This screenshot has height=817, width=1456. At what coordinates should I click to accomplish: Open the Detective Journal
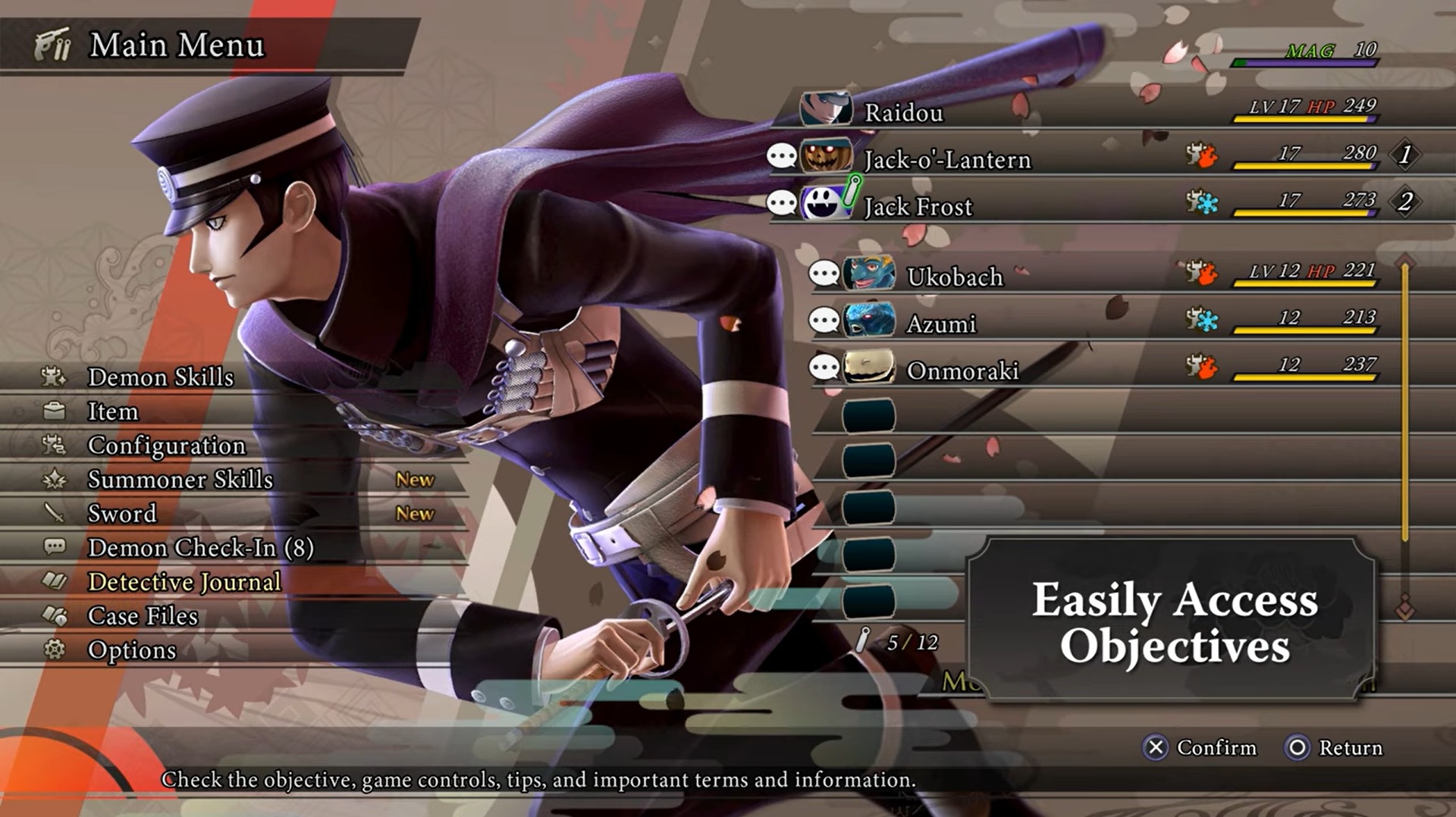(x=184, y=581)
